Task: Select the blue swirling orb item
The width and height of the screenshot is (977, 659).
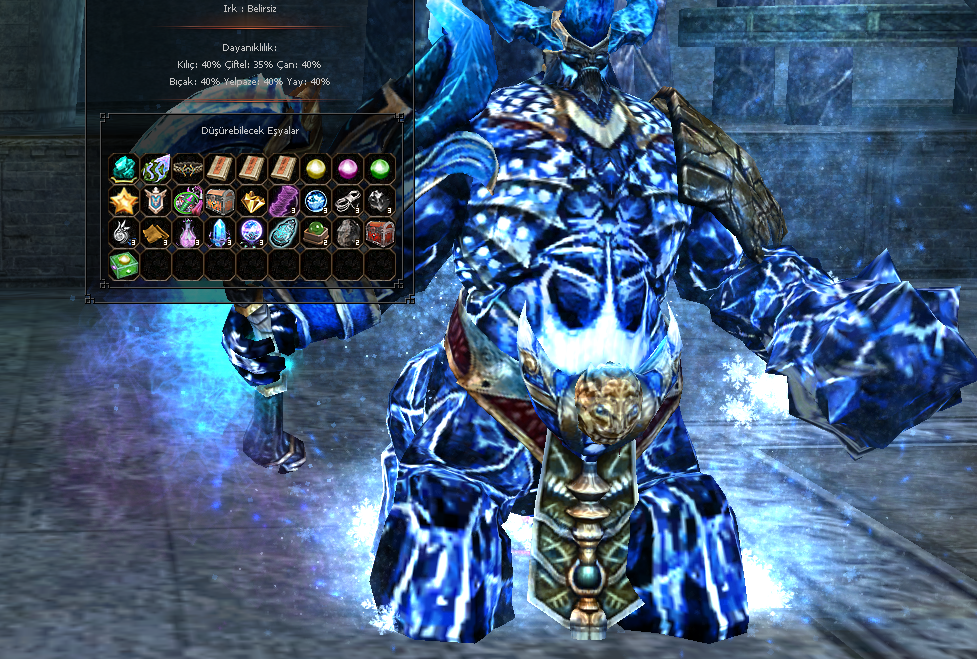Action: [x=316, y=201]
